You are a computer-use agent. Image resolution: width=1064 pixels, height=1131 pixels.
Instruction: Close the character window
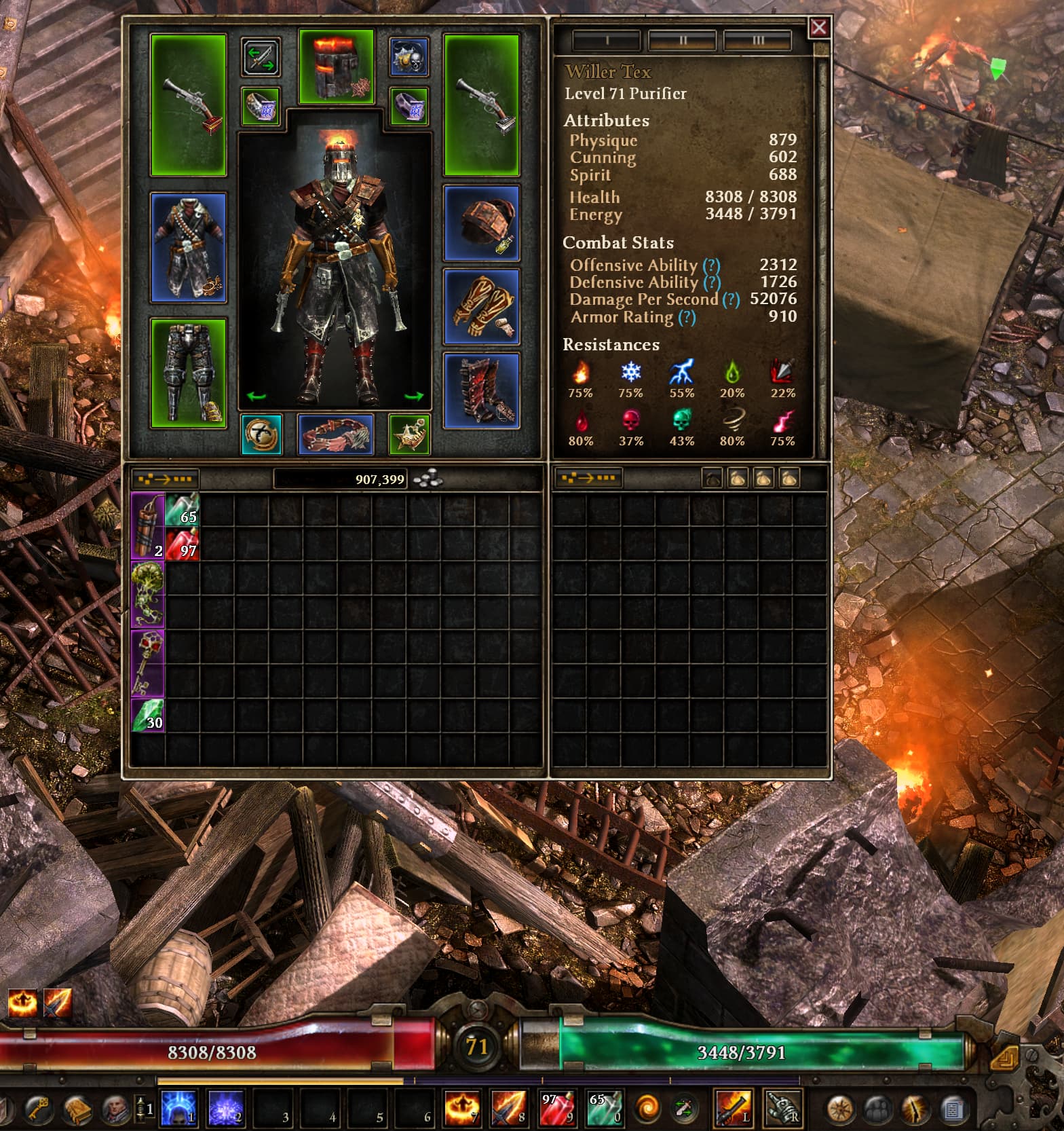[x=819, y=28]
